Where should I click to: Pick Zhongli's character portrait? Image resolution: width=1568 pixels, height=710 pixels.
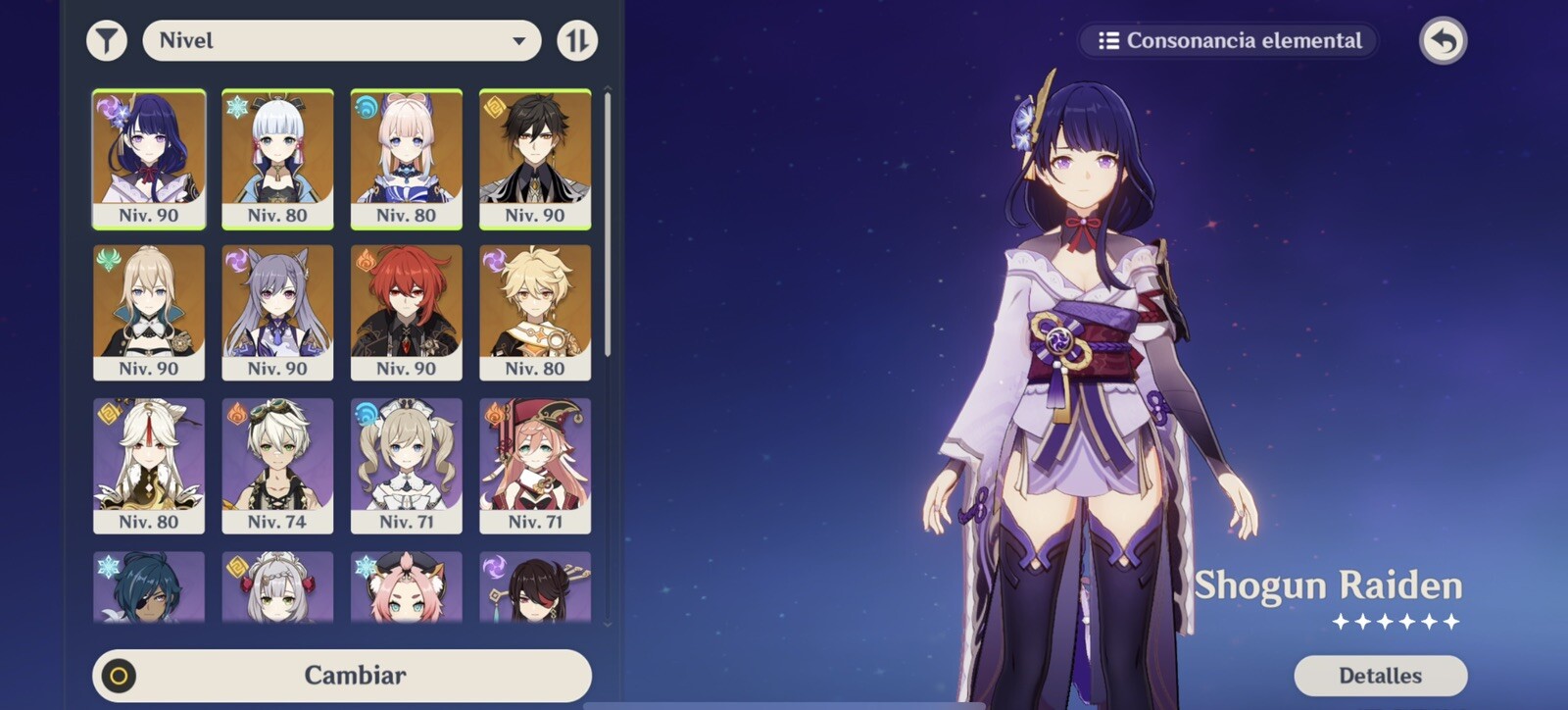[x=535, y=159]
